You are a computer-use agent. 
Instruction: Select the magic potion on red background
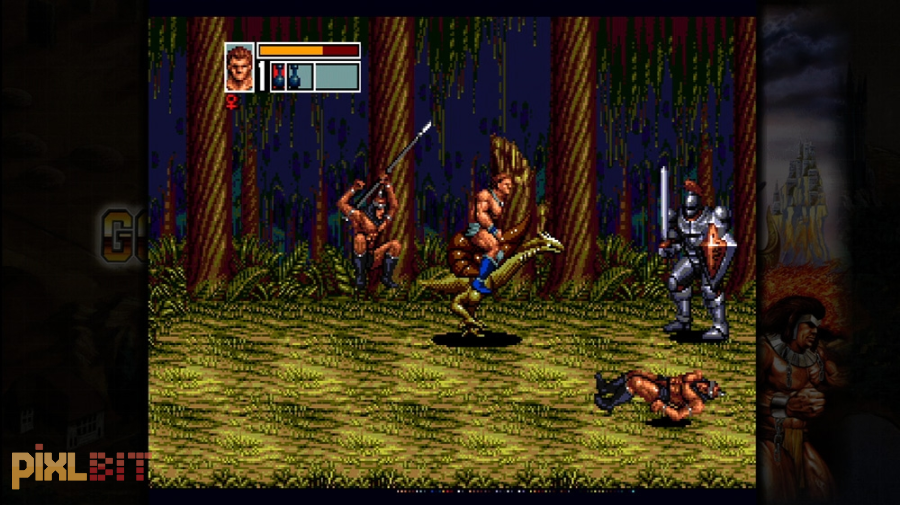(278, 77)
